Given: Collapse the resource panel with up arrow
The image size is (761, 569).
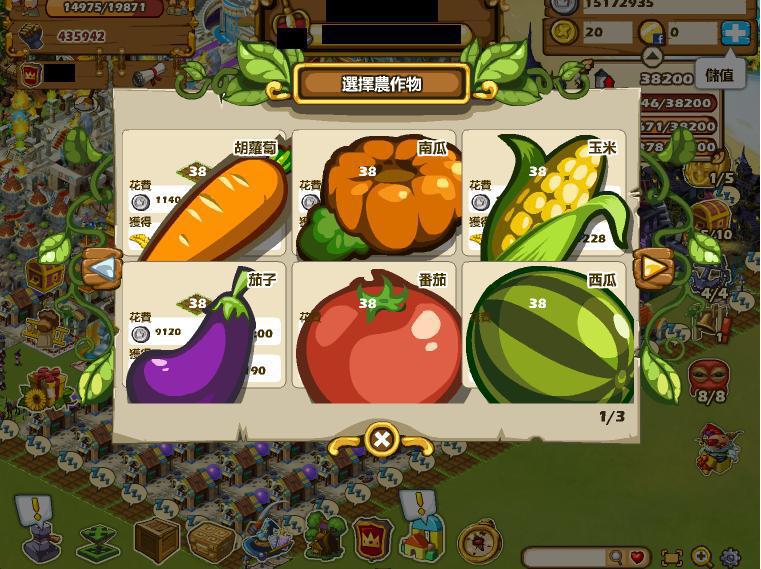Looking at the screenshot, I should pos(652,57).
